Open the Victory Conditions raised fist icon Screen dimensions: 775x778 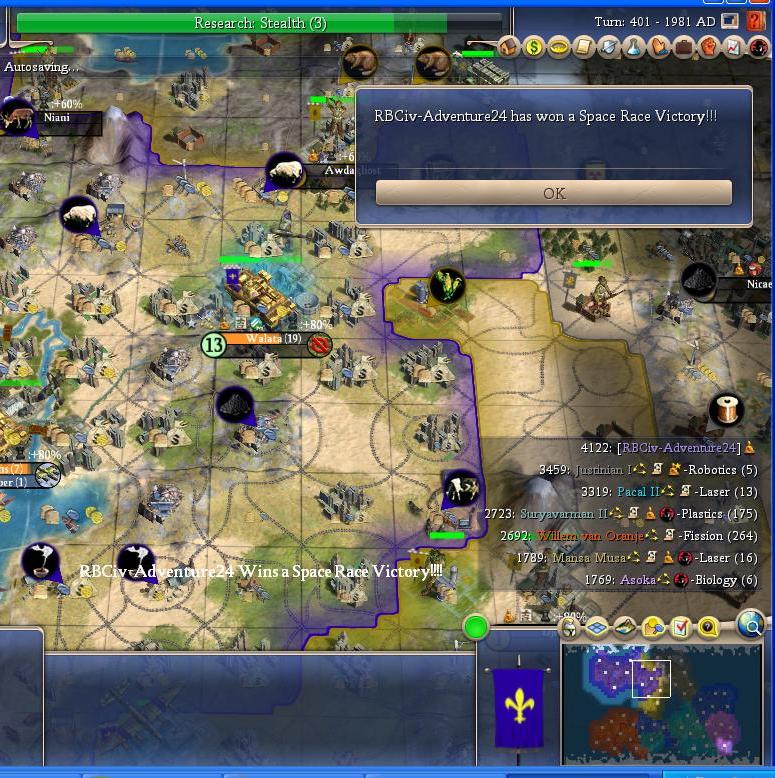click(x=709, y=47)
